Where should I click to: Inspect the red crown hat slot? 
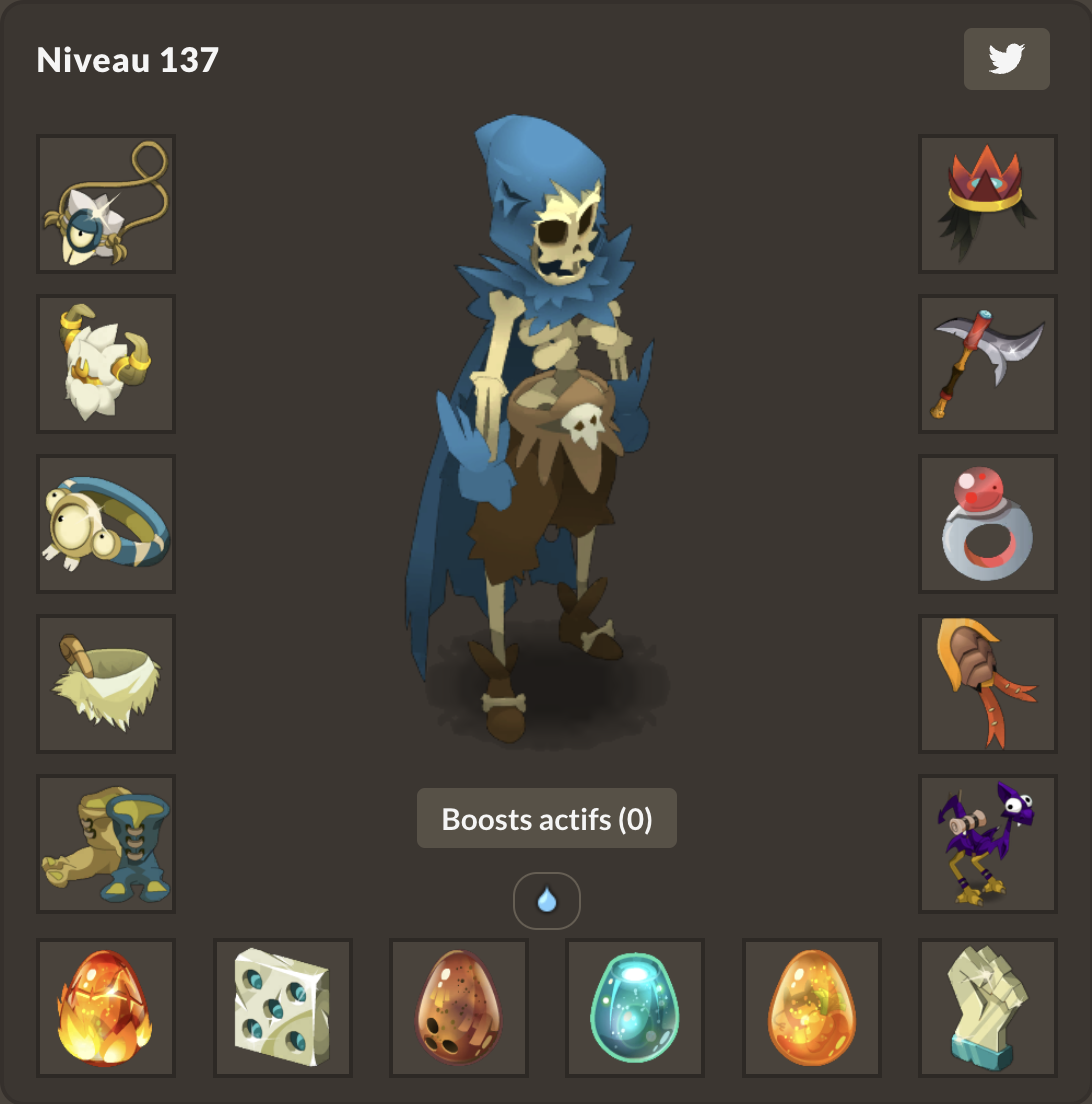pos(988,204)
